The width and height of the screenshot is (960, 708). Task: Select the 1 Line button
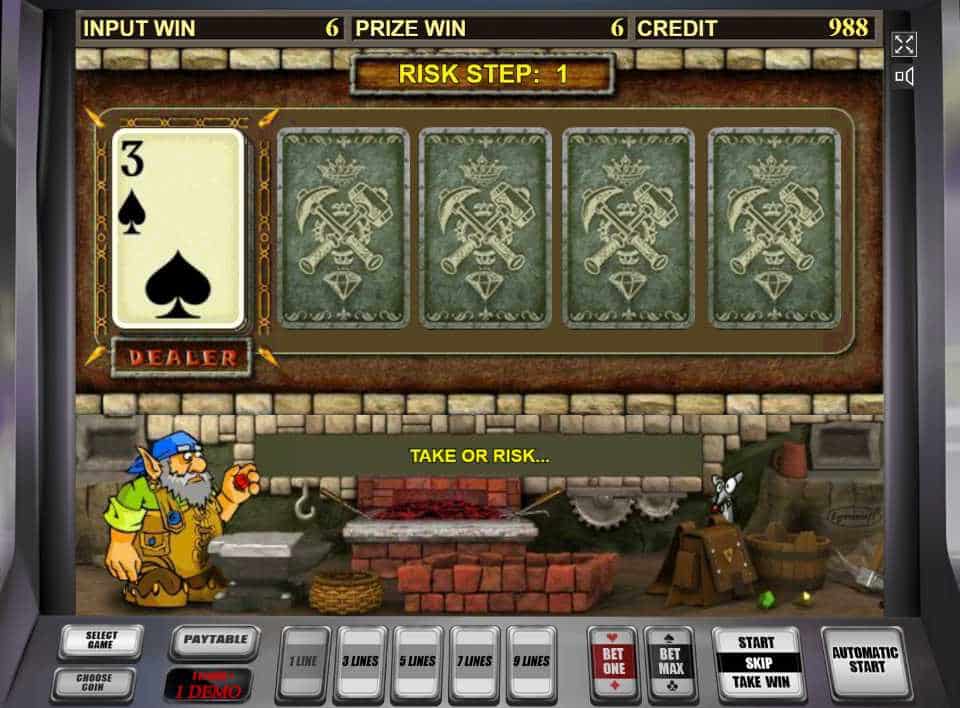click(x=303, y=661)
